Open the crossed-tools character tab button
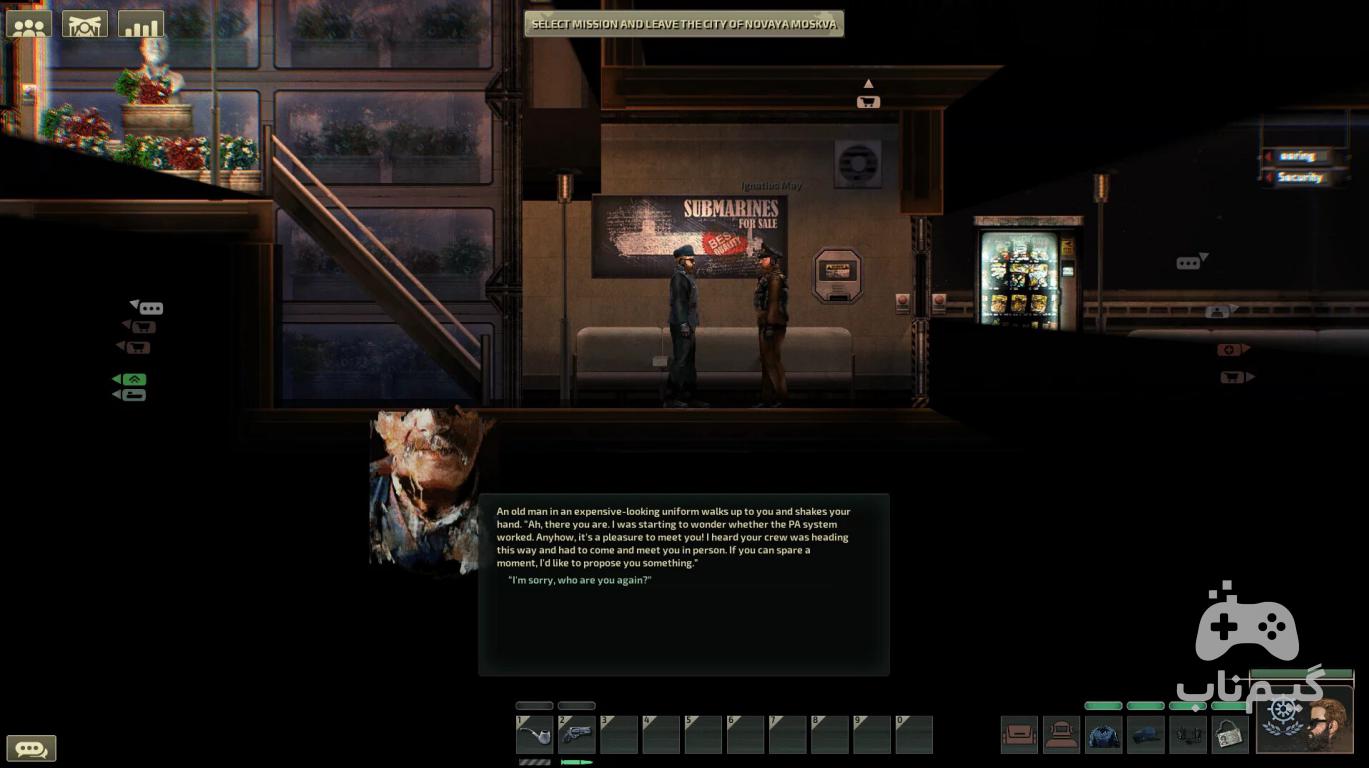 85,24
